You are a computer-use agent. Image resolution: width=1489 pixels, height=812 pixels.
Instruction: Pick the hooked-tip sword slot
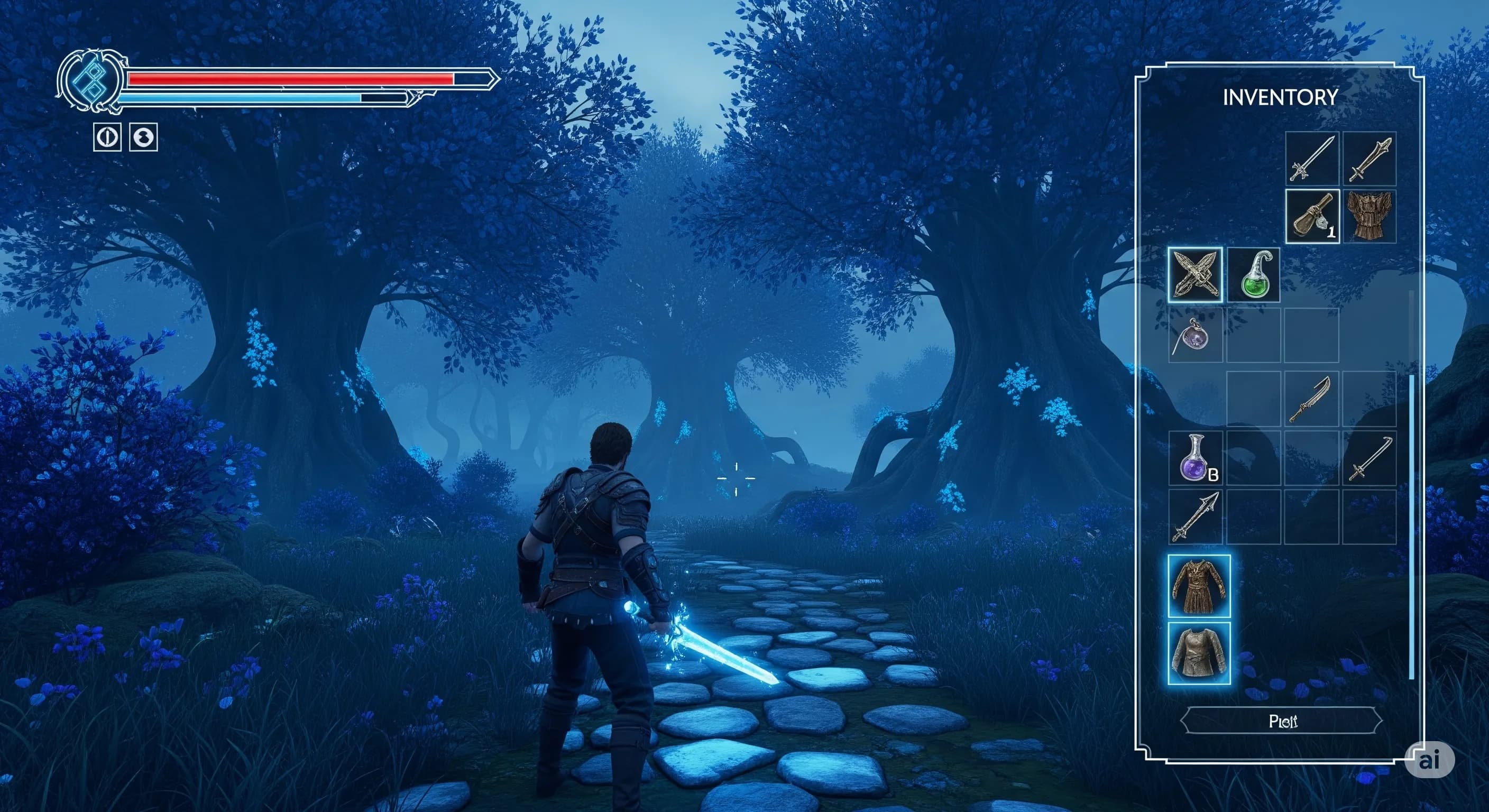(x=1369, y=459)
